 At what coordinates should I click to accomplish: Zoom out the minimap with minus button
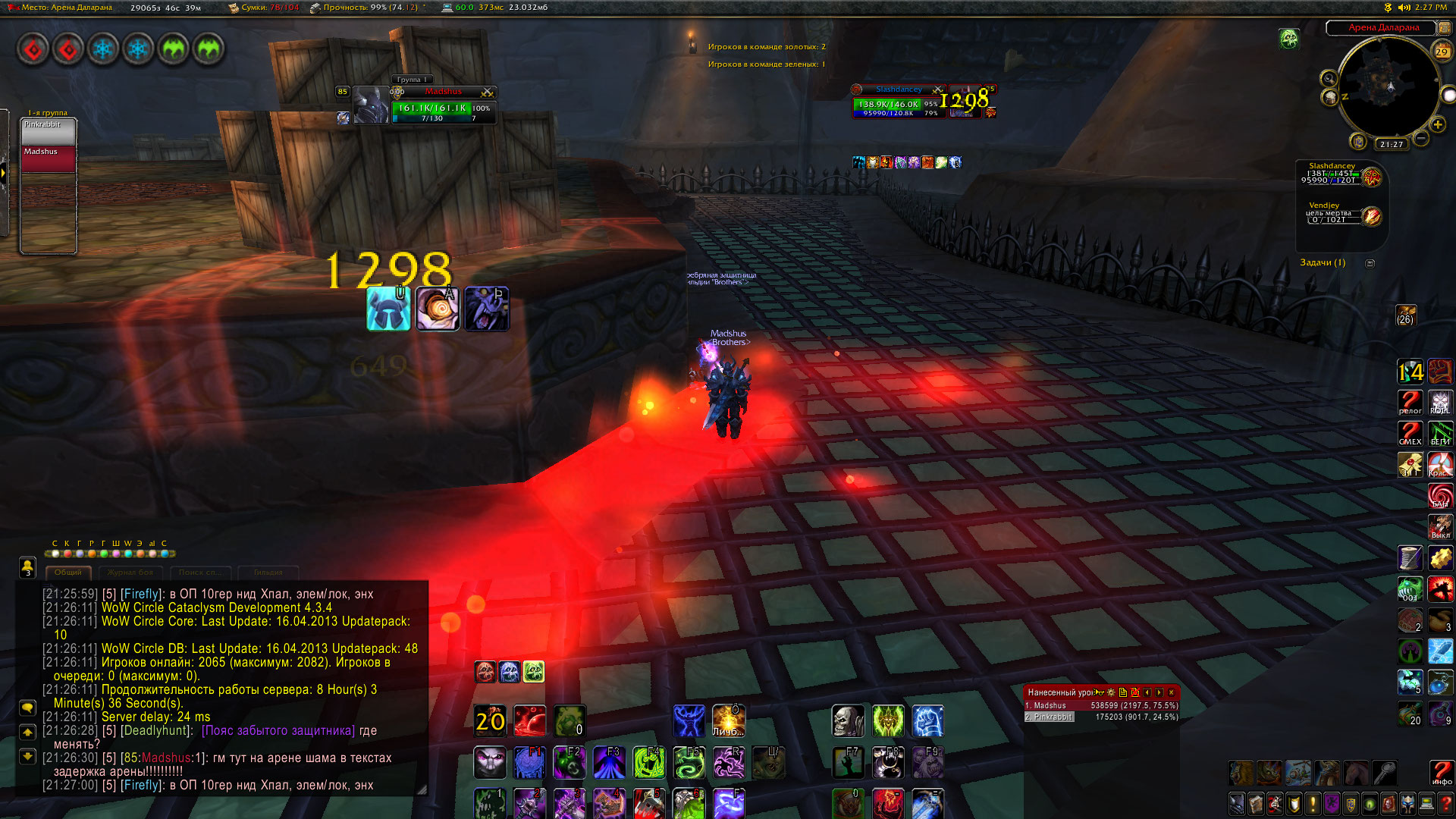(x=1421, y=138)
